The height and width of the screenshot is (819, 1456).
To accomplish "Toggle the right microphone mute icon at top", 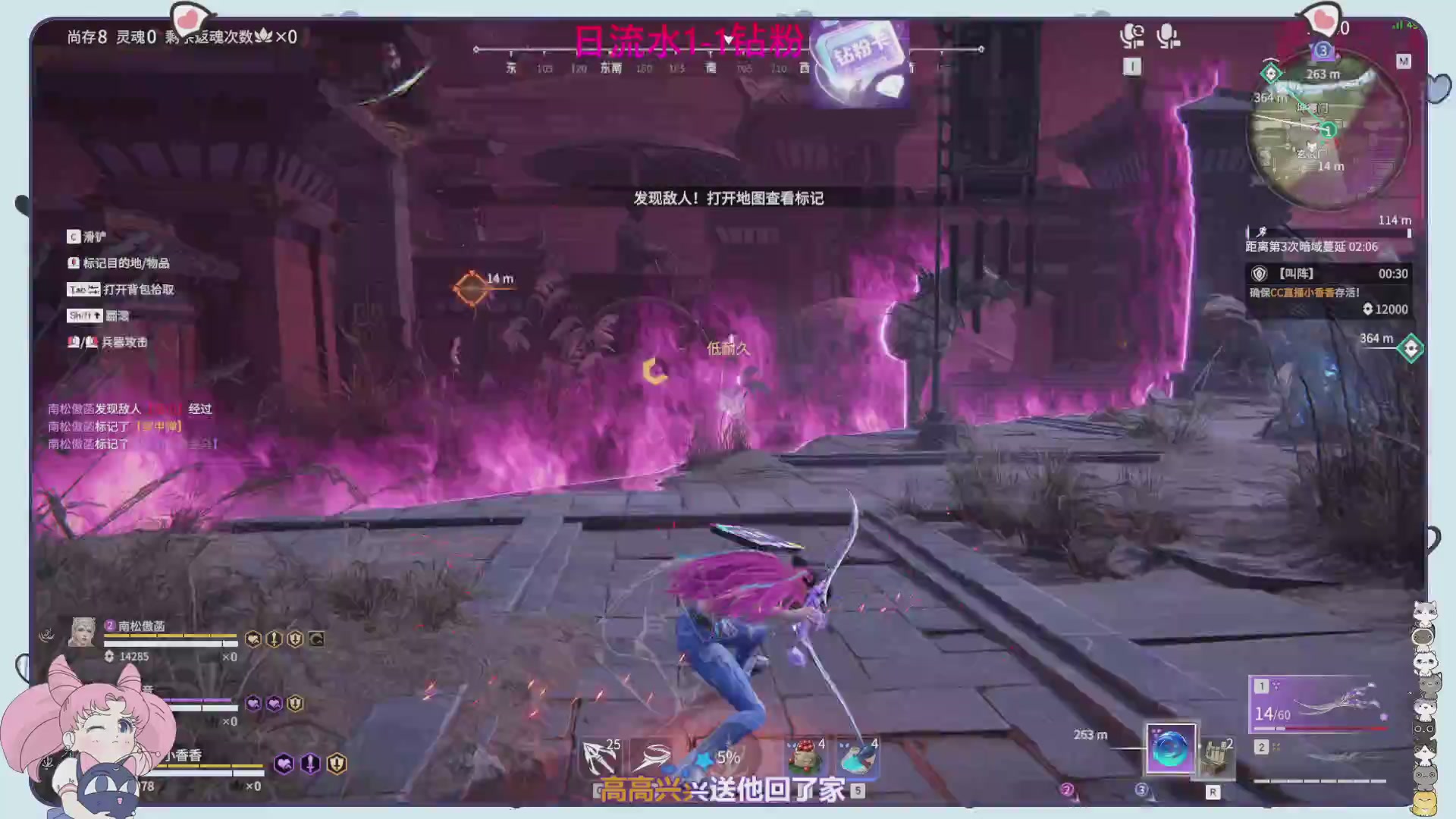I will point(1166,34).
